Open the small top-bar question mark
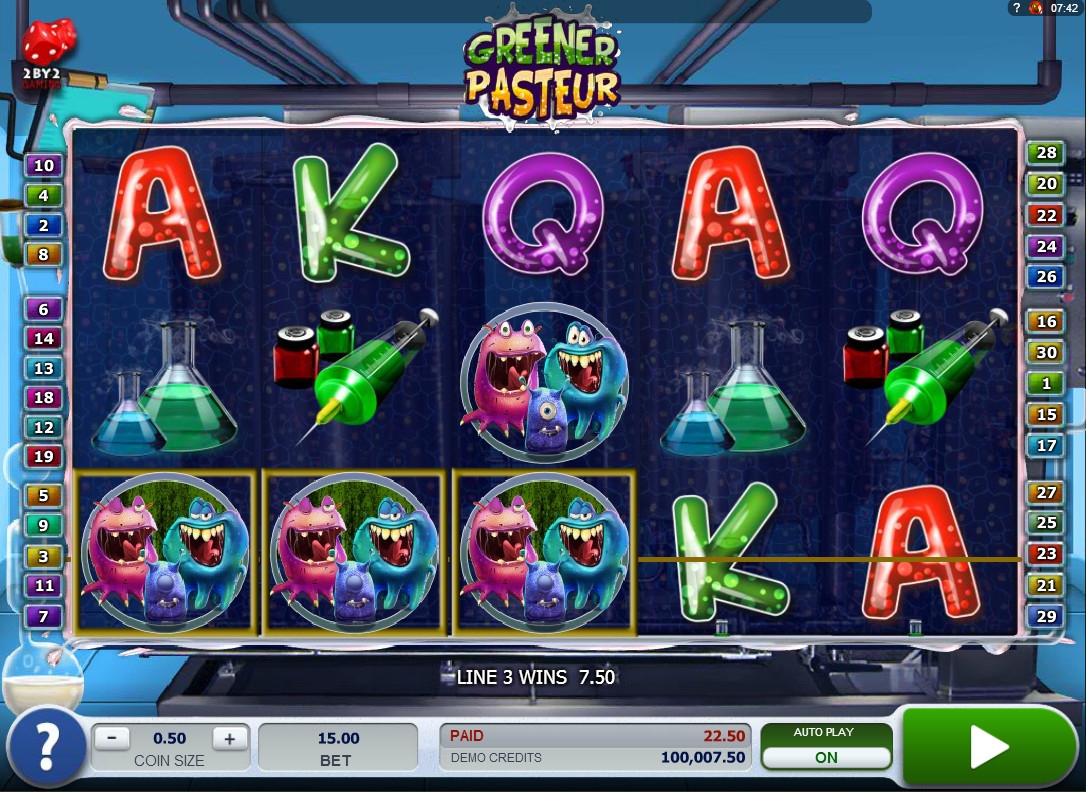The width and height of the screenshot is (1086, 792). 1016,8
